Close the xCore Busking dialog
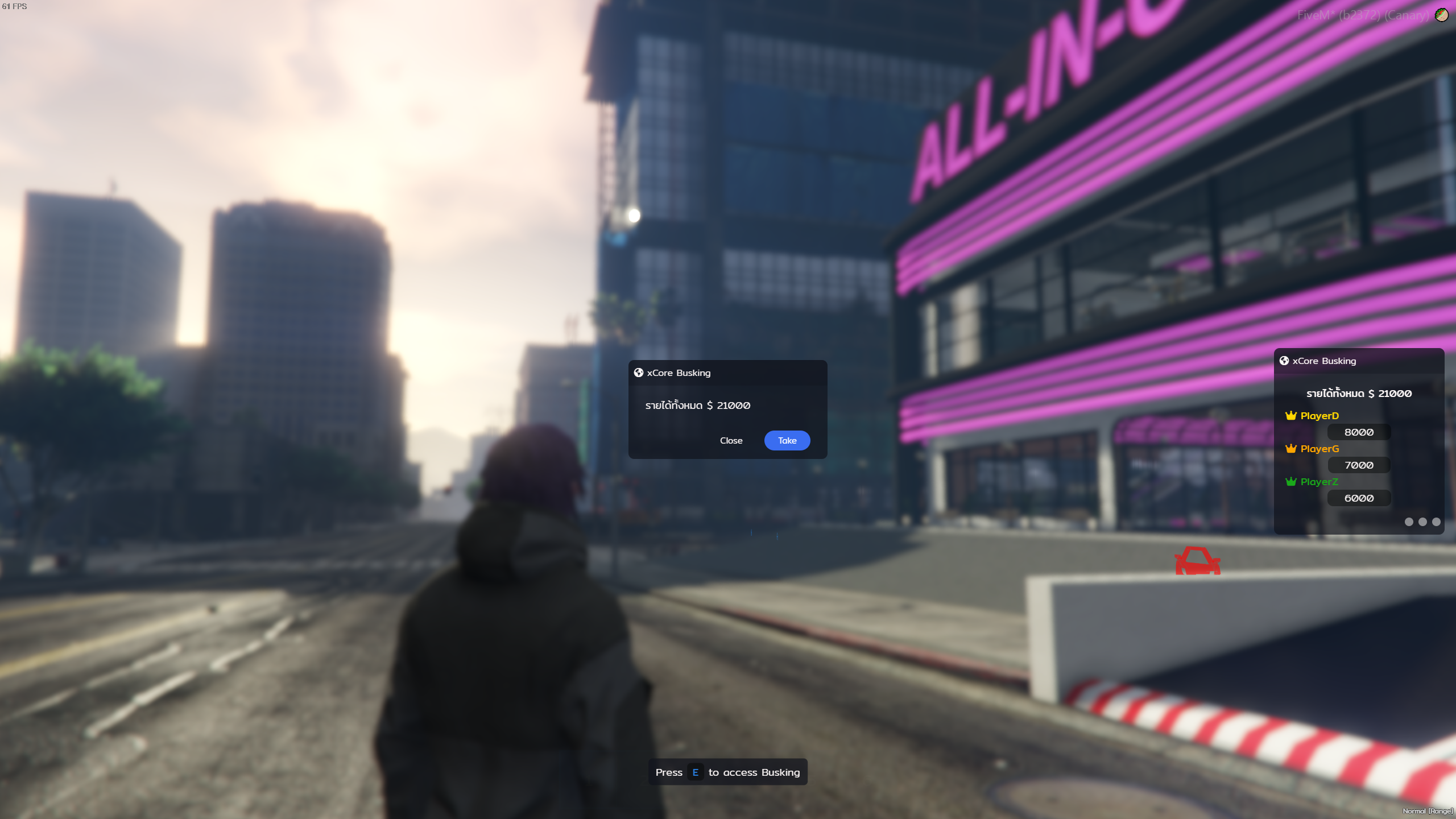1456x819 pixels. 731,440
